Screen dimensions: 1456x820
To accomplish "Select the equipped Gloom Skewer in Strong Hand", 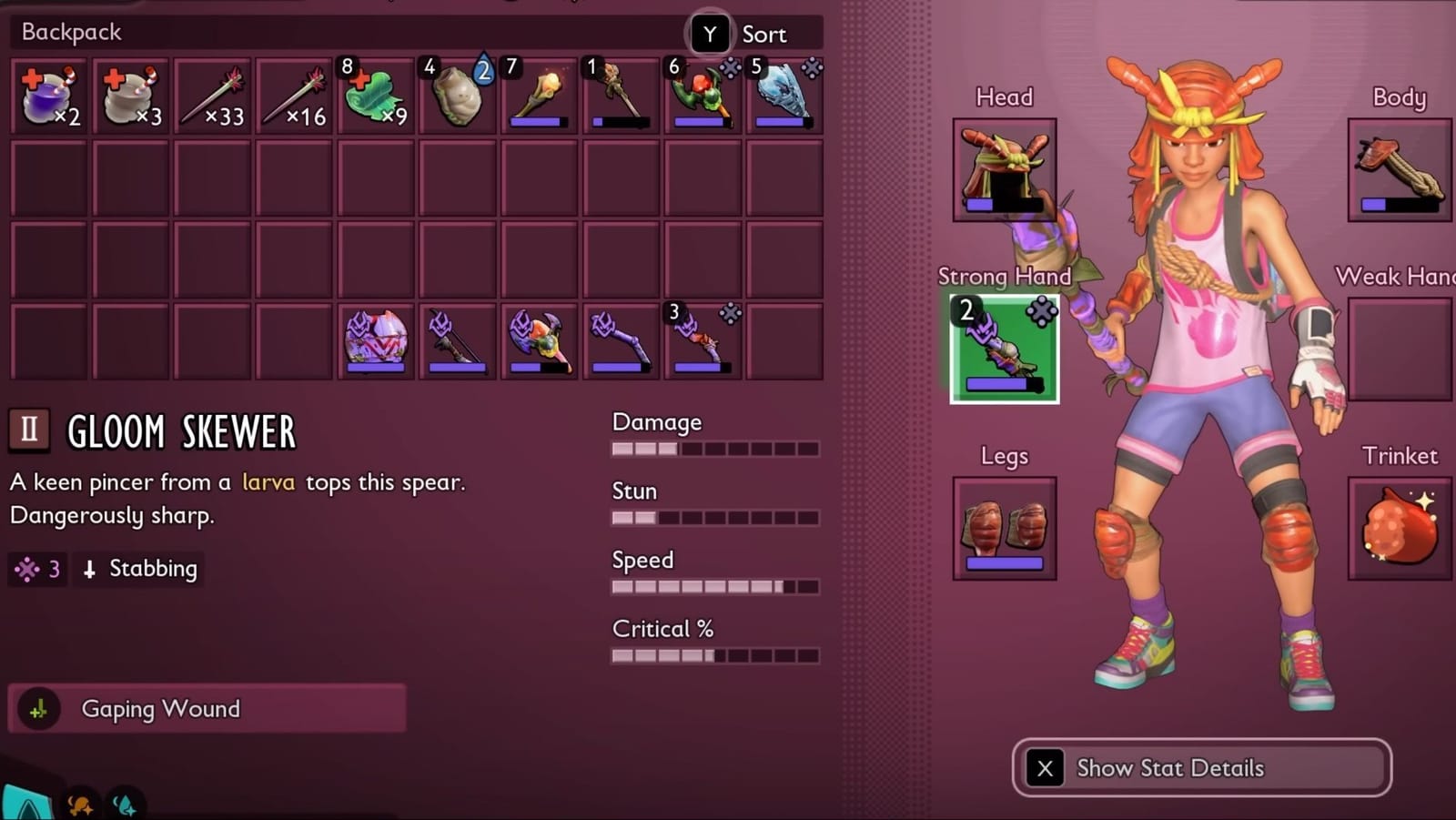I will (1004, 350).
